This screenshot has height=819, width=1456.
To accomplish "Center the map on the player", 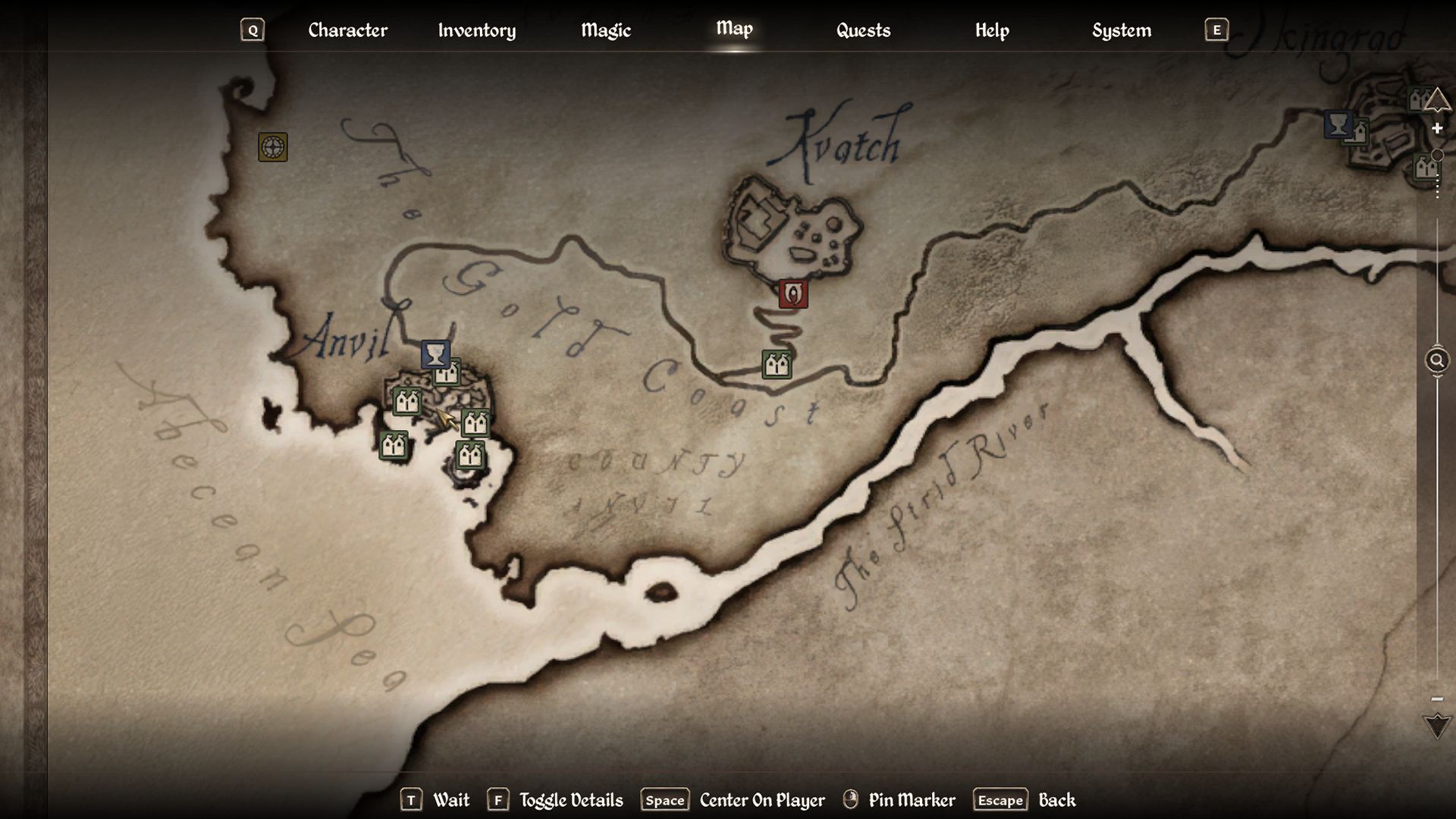I will point(761,800).
